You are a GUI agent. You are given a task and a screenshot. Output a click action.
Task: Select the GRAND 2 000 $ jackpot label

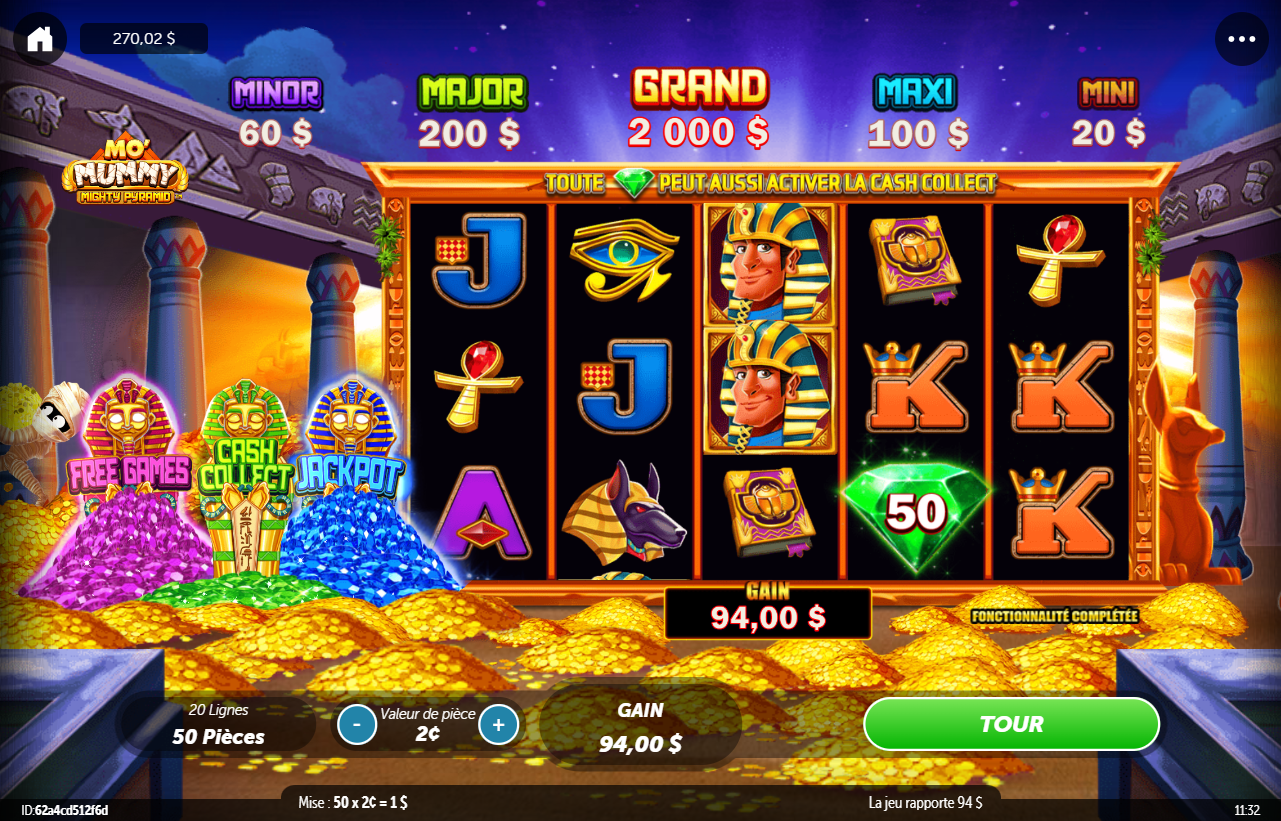[x=698, y=107]
